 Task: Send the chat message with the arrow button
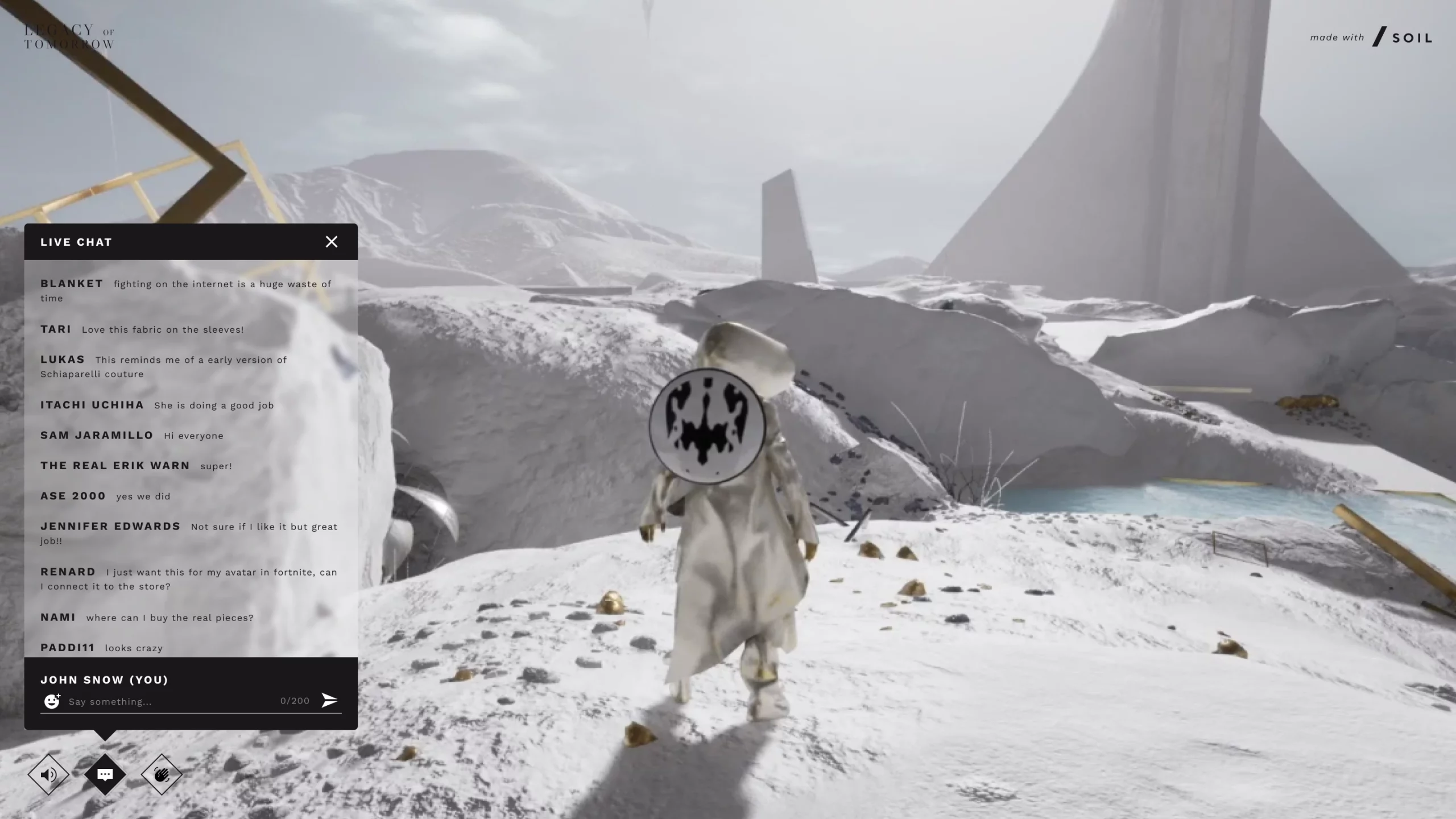pos(329,700)
